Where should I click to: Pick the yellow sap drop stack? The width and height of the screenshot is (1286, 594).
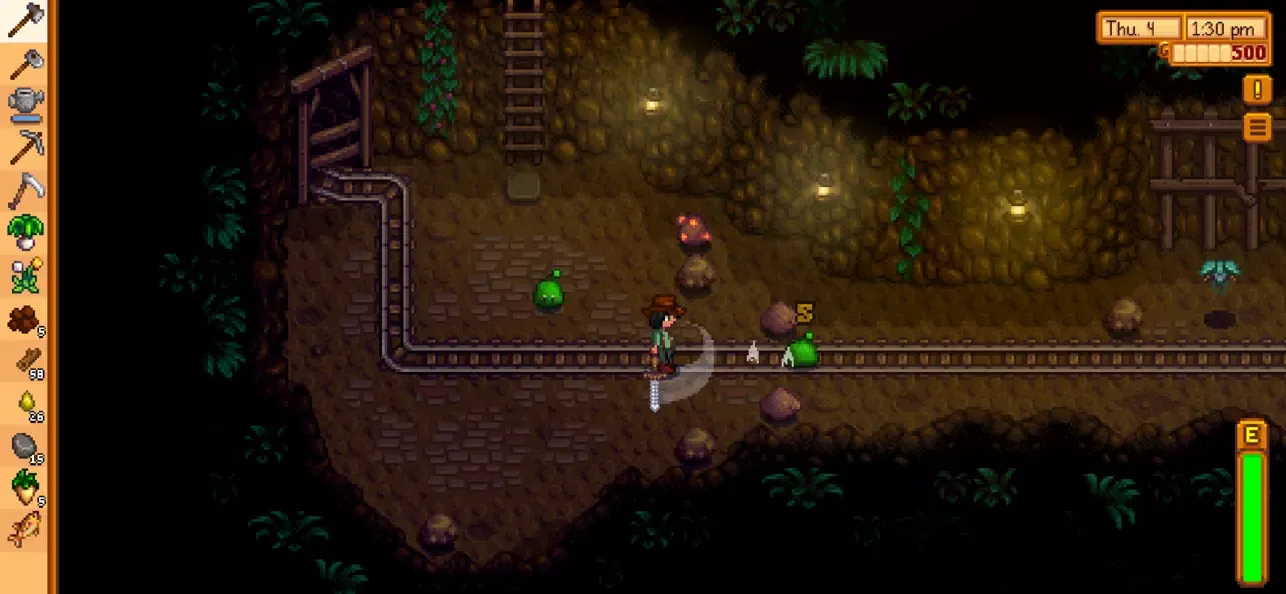click(x=26, y=403)
